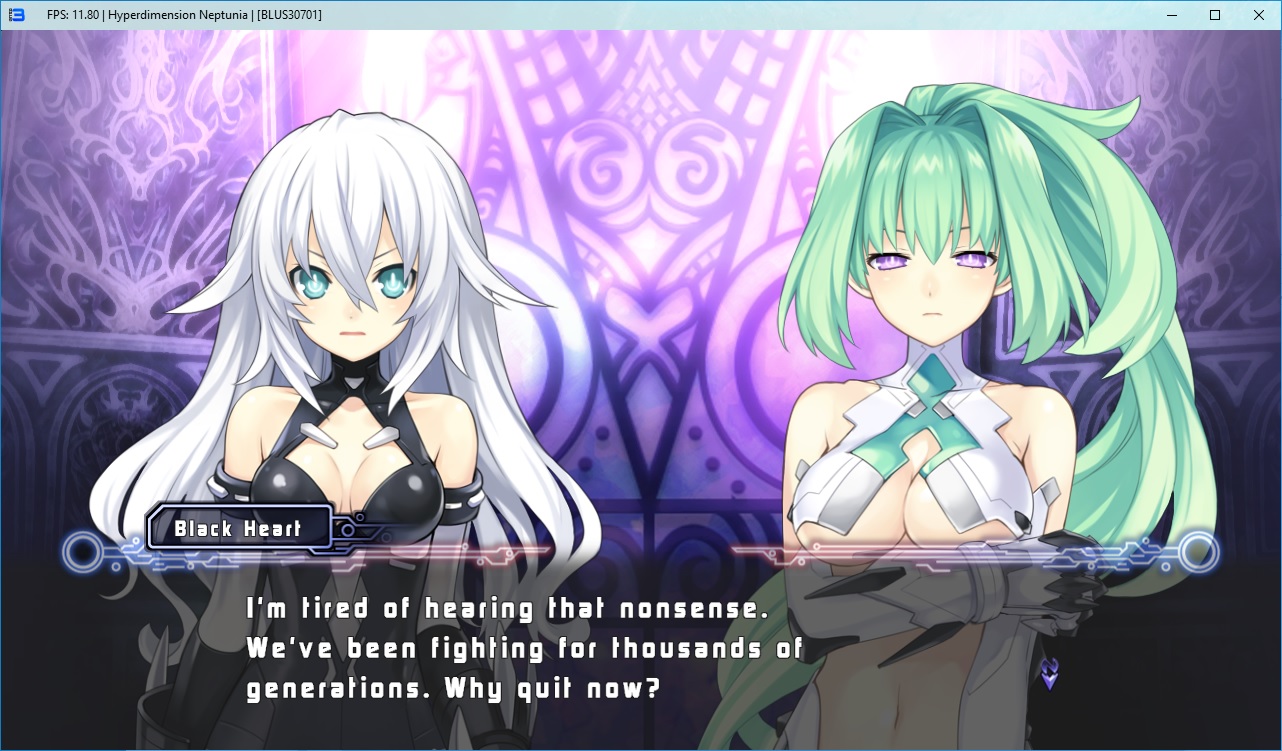Minimize the Hyperdimension Neptunia window
This screenshot has width=1282, height=751.
(x=1171, y=15)
